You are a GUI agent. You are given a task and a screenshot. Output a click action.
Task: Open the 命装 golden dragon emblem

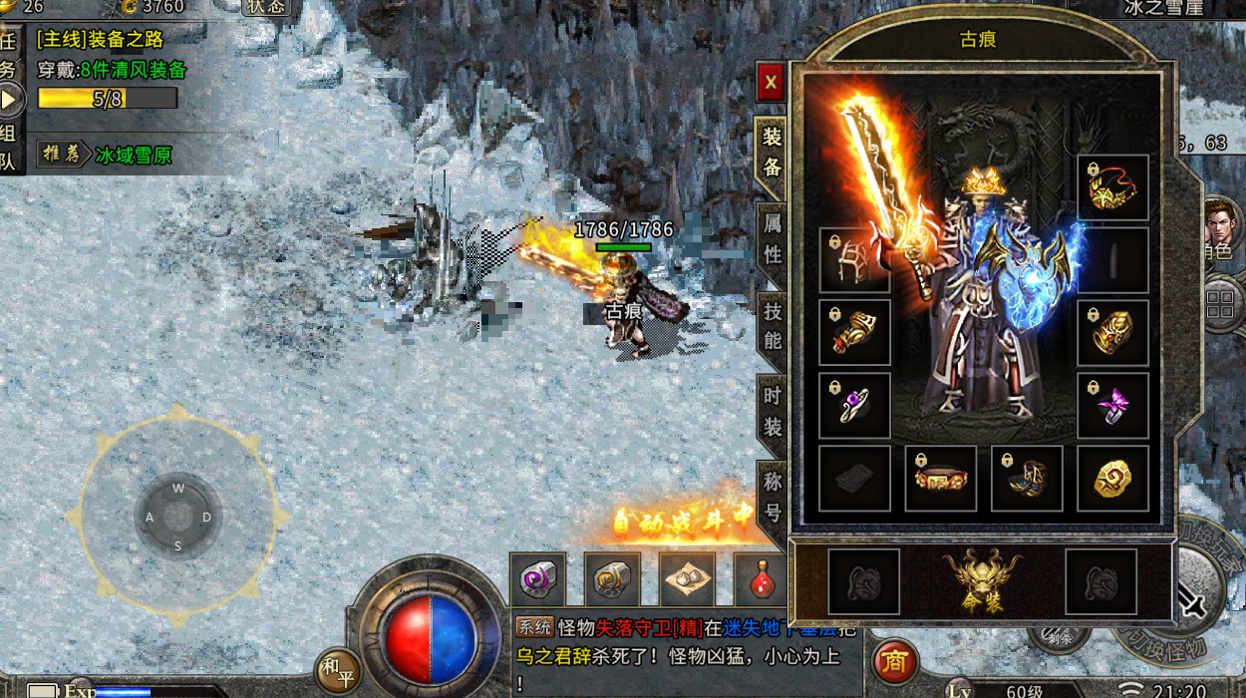(982, 581)
